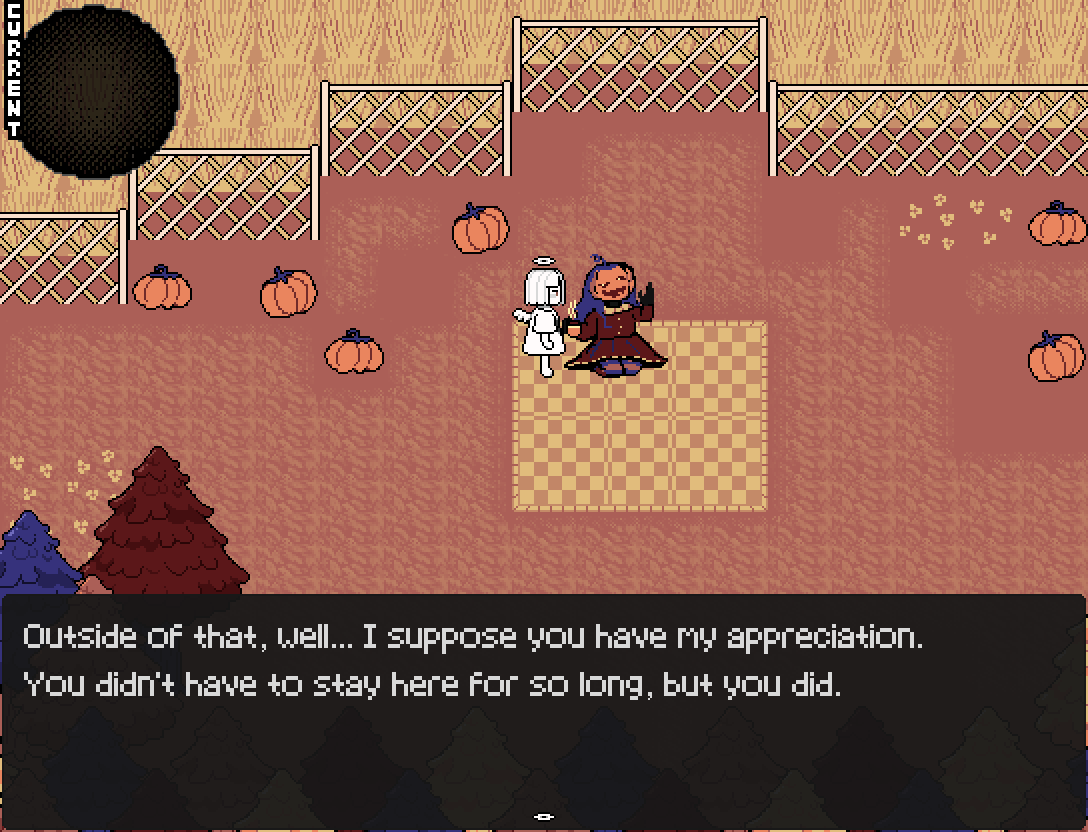Screen dimensions: 1088x832
Task: Select the dark CURRENT circle indicator
Action: (98, 92)
